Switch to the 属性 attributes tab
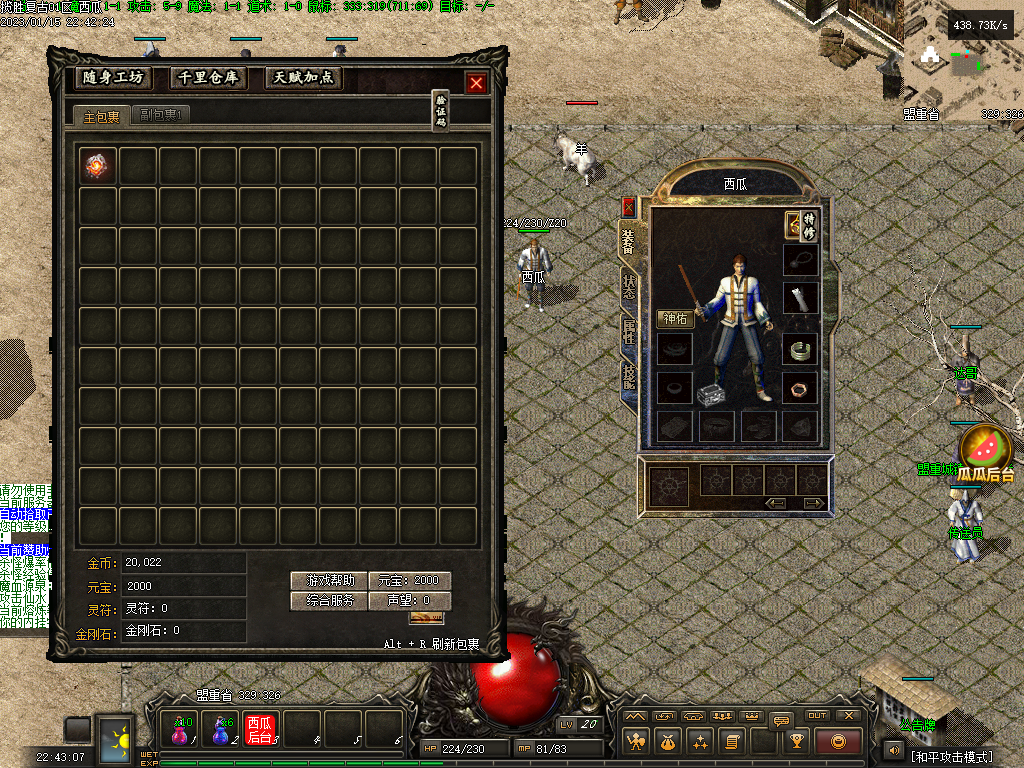This screenshot has width=1024, height=768. 629,331
